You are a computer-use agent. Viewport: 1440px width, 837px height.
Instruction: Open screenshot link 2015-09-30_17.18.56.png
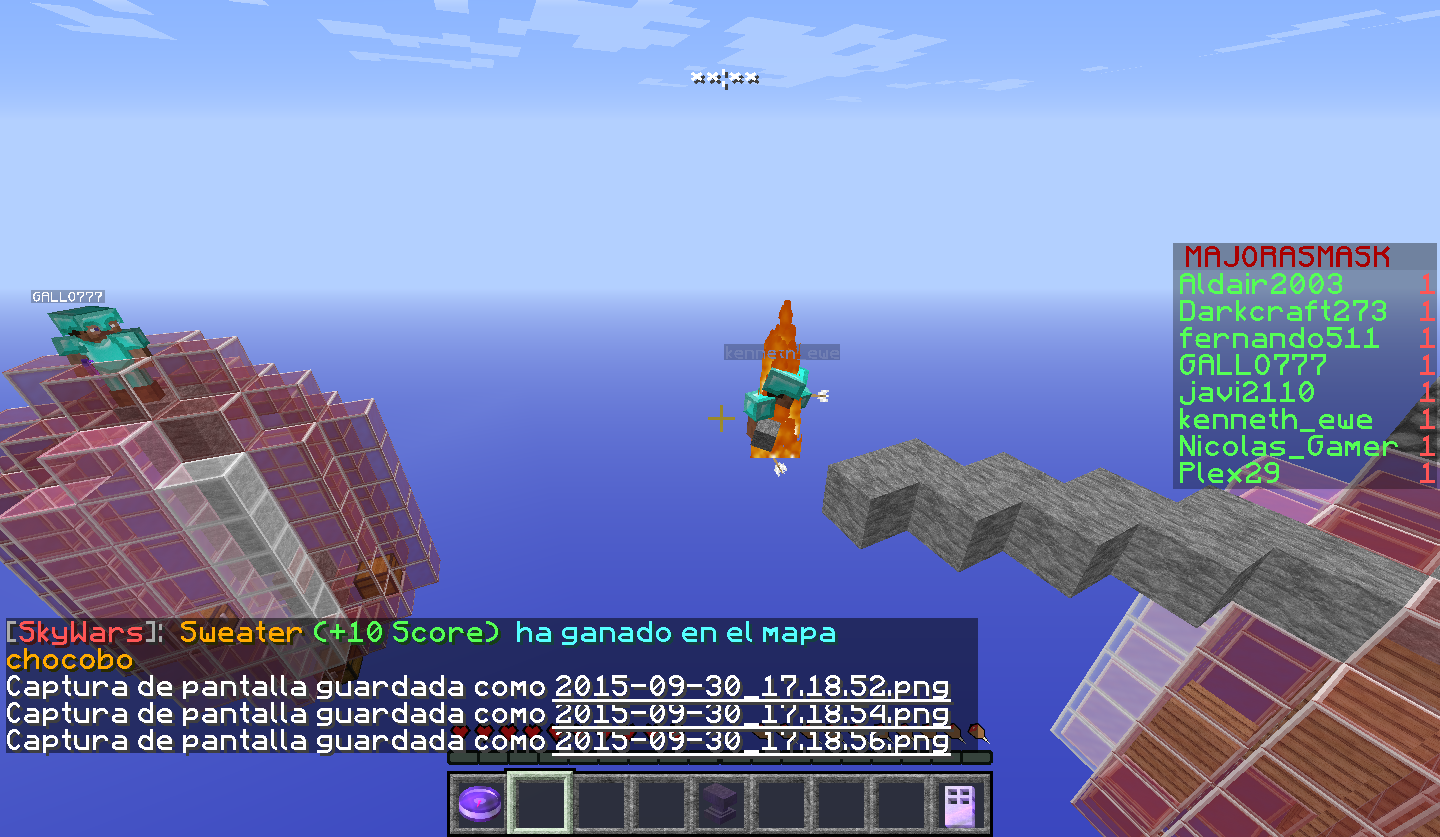coord(751,741)
